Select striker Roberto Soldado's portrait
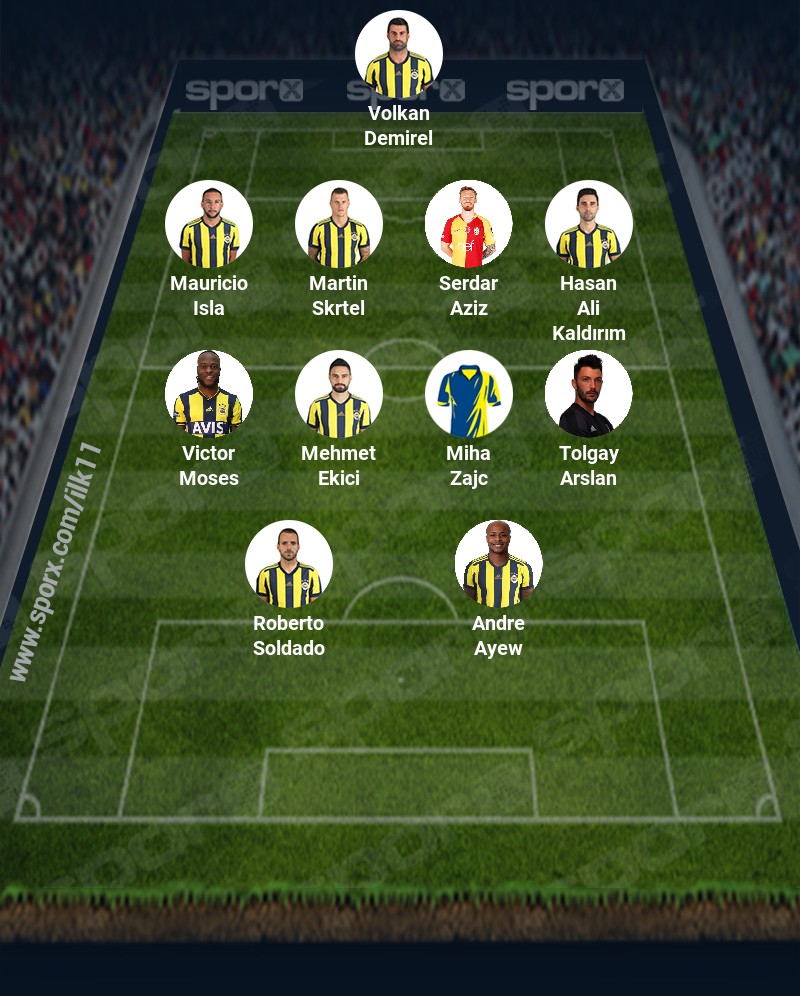The width and height of the screenshot is (800, 996). [289, 565]
